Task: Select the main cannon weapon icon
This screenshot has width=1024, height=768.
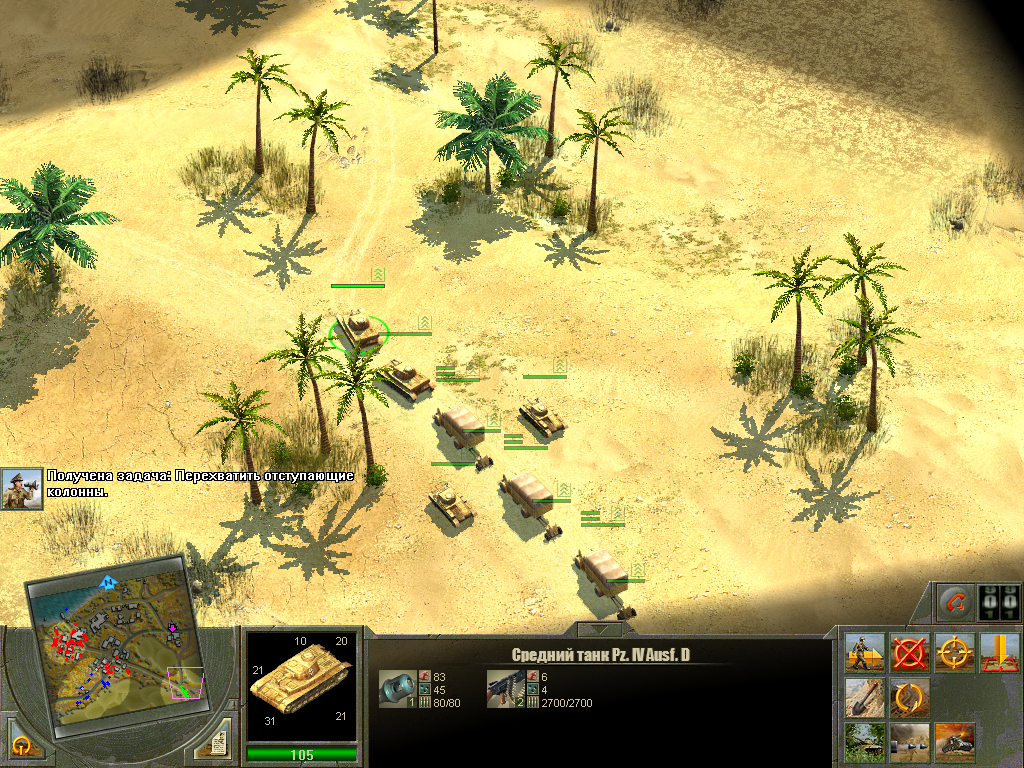Action: pos(396,687)
